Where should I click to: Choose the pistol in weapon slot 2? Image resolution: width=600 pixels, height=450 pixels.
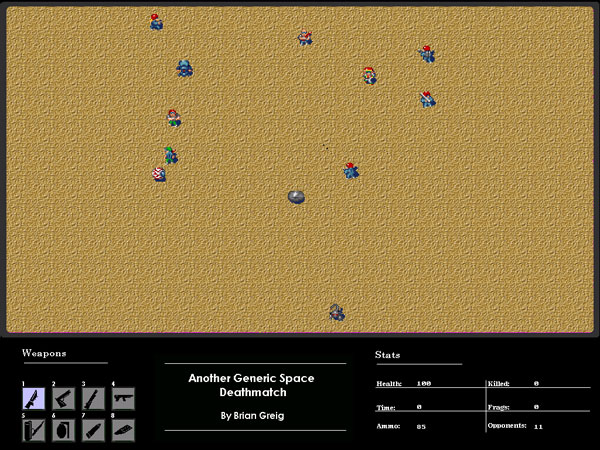click(x=64, y=399)
